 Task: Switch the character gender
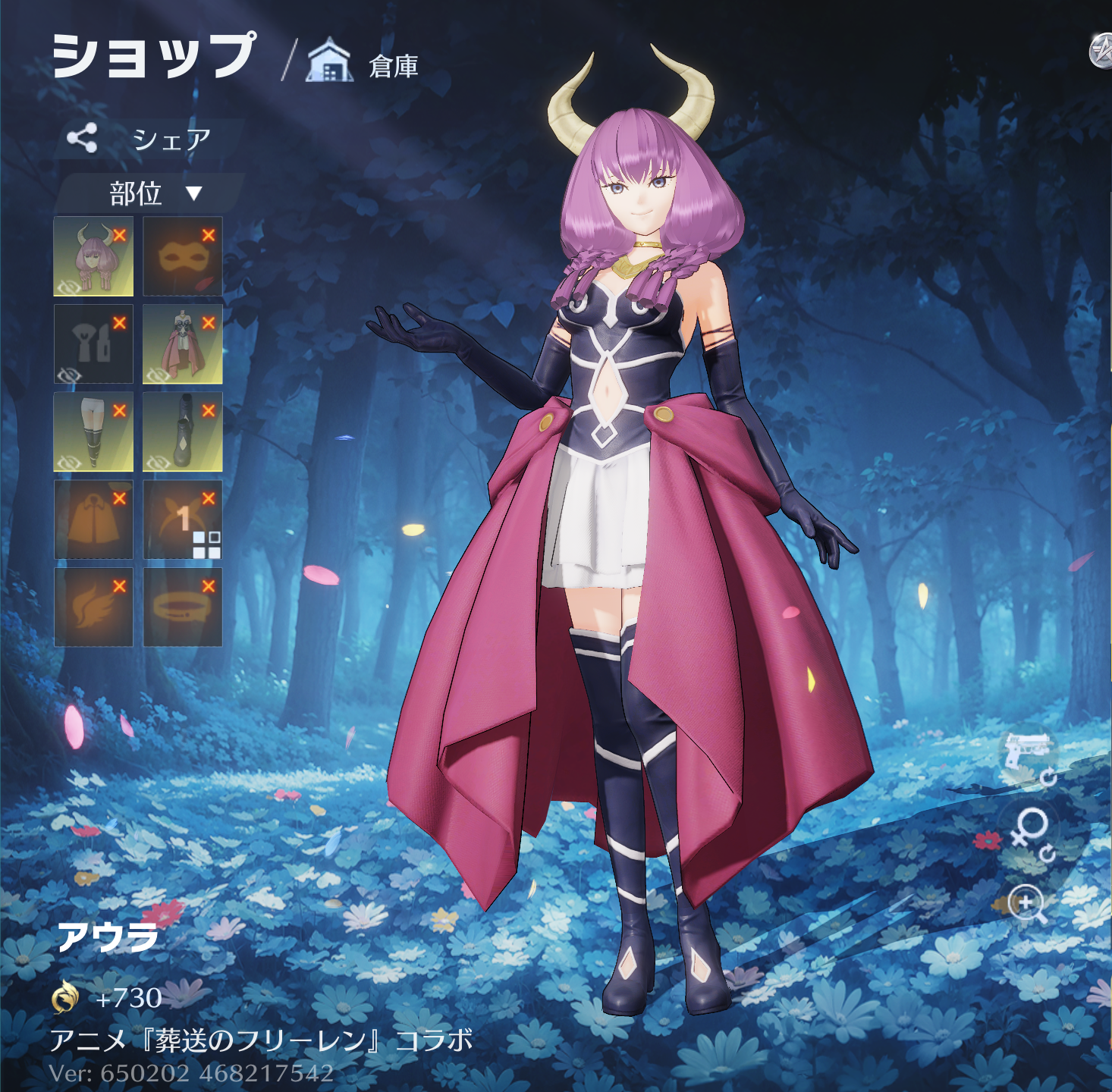[1030, 830]
